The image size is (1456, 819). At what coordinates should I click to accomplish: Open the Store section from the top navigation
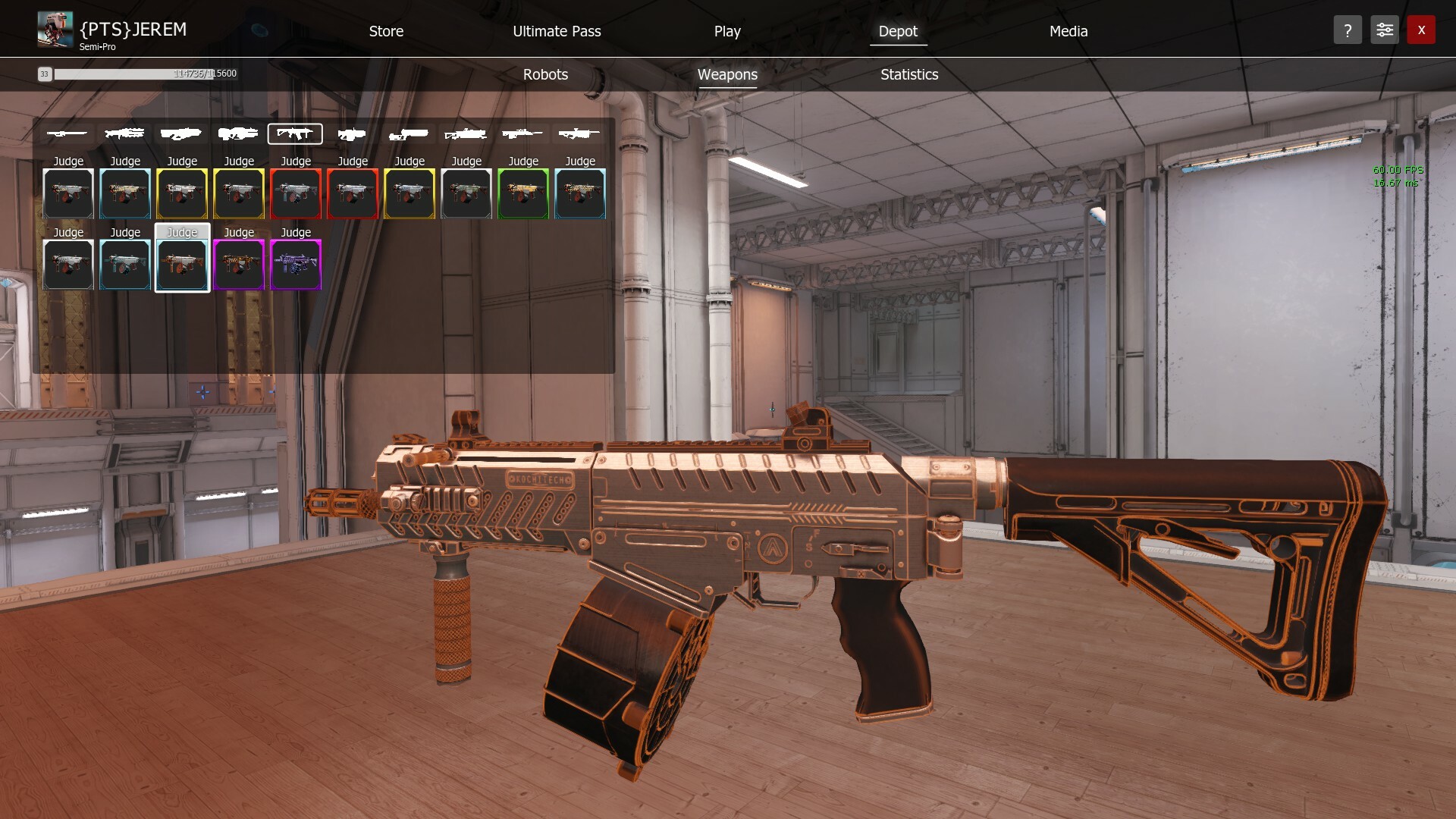pos(386,31)
